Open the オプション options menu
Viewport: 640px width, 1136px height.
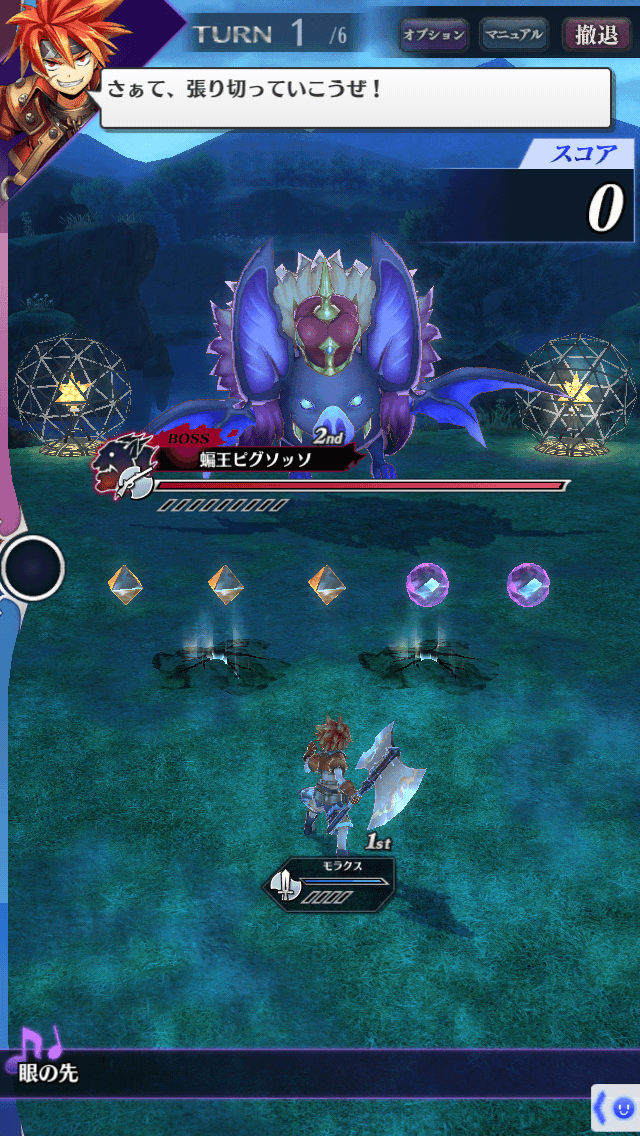point(433,35)
